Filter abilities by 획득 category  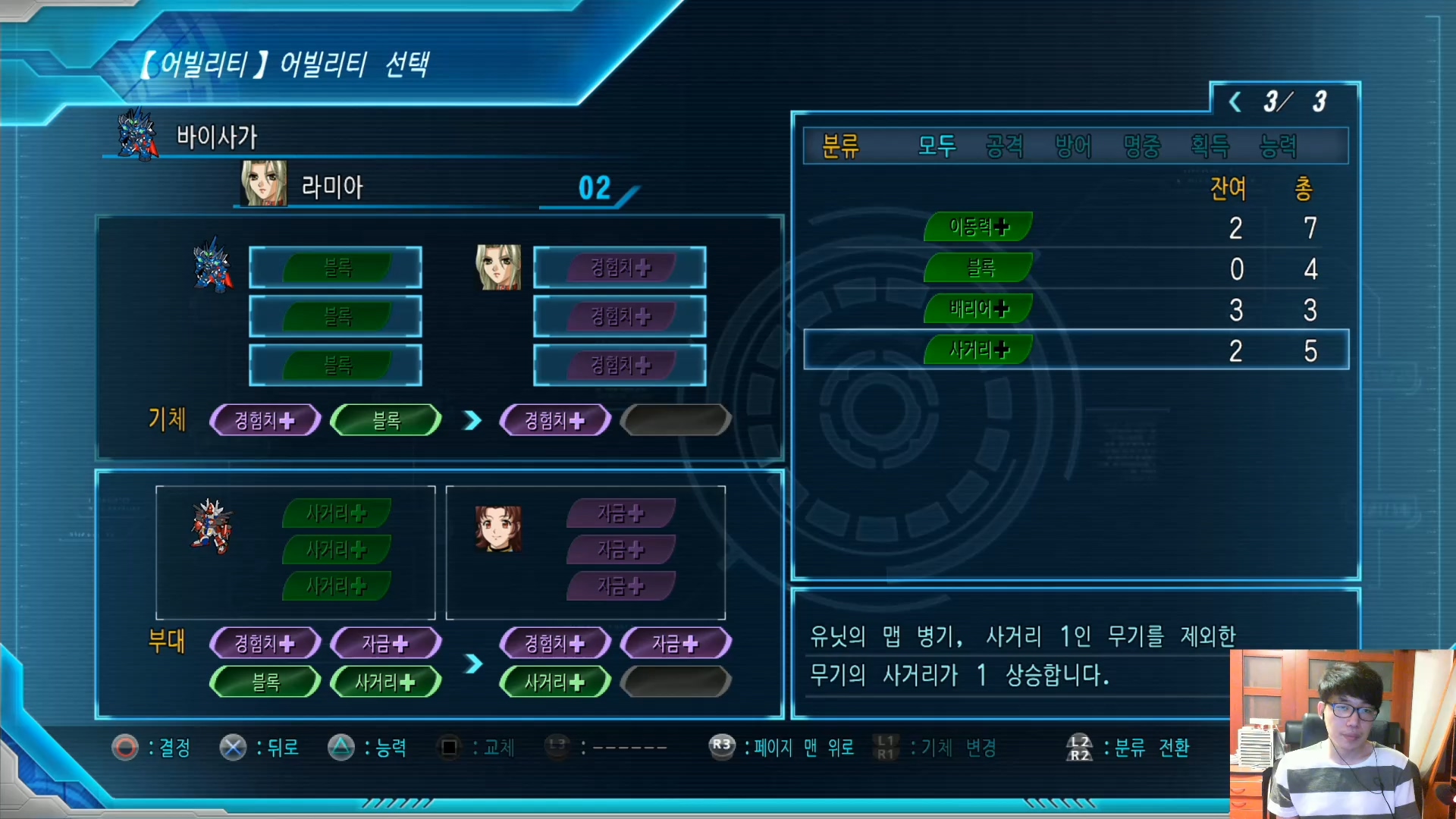pyautogui.click(x=1210, y=146)
